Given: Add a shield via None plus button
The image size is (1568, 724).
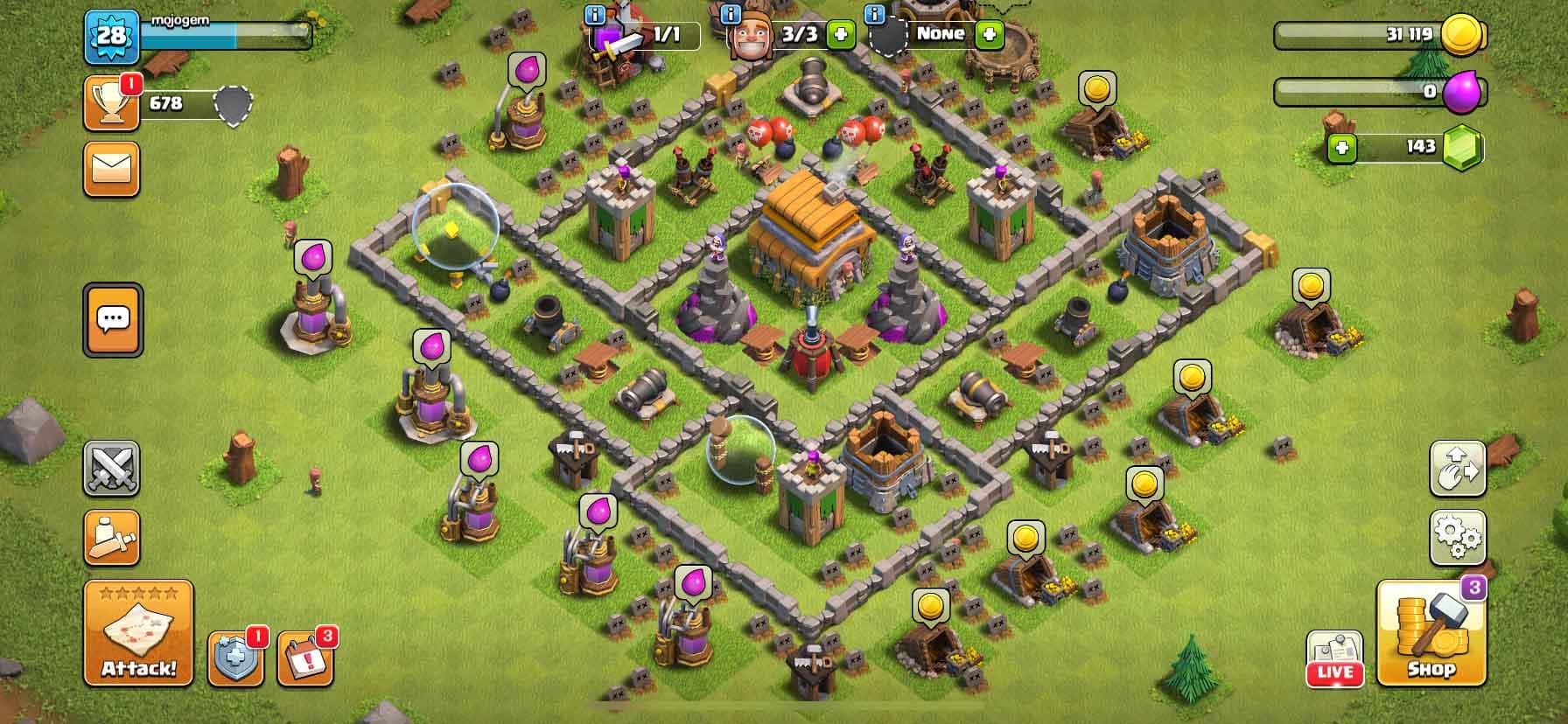Looking at the screenshot, I should tap(990, 35).
